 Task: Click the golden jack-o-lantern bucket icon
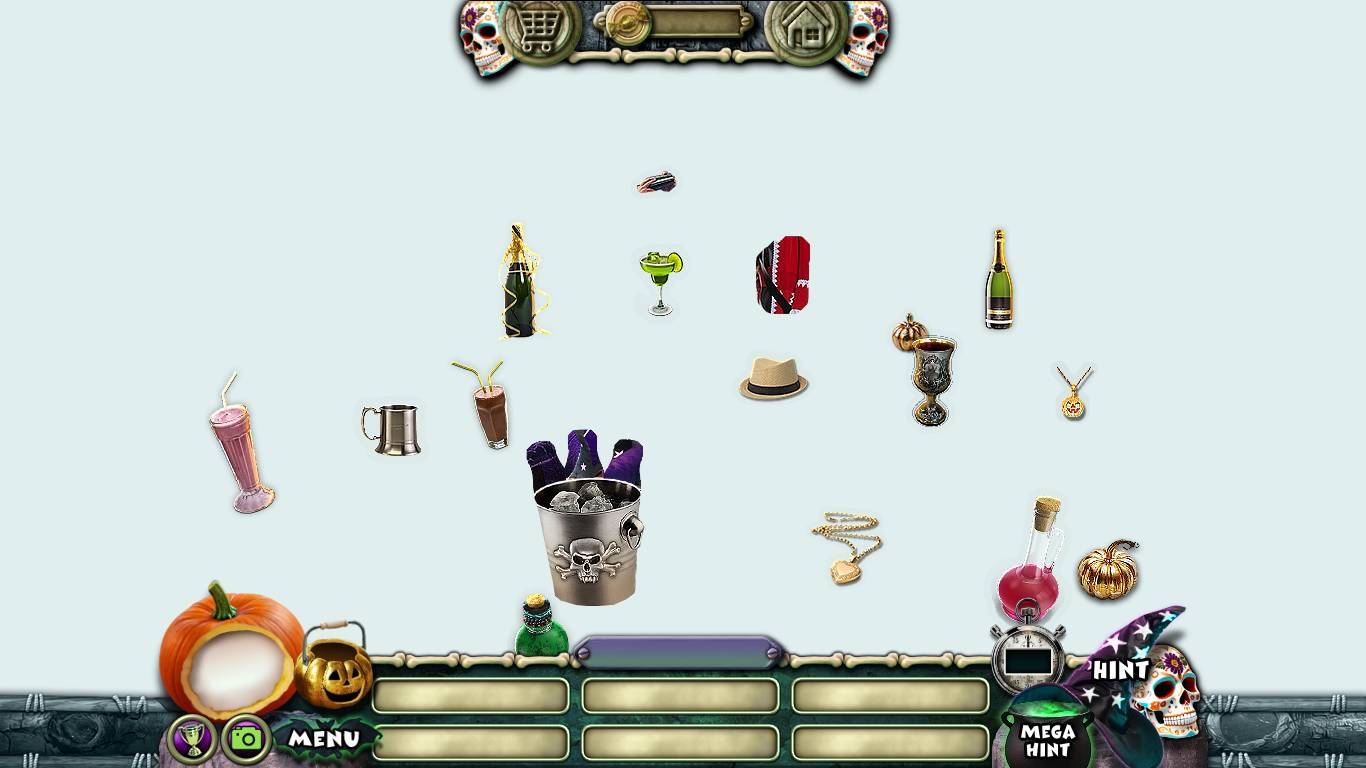334,668
